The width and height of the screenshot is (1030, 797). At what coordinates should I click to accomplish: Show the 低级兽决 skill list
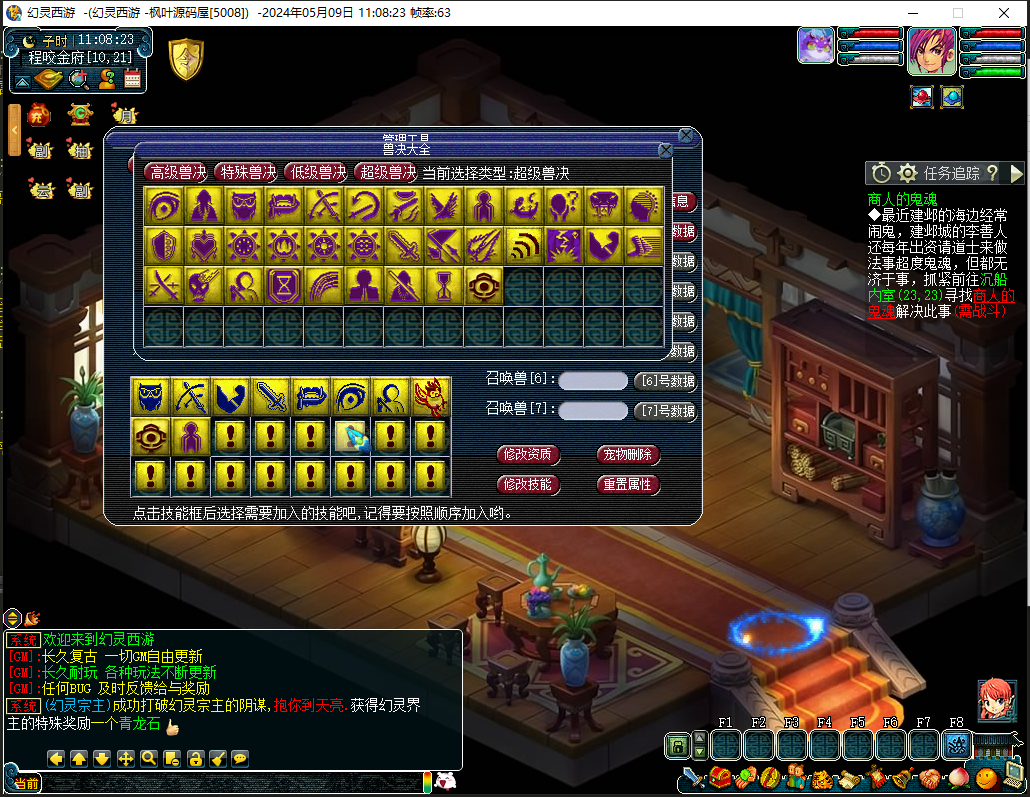point(316,172)
